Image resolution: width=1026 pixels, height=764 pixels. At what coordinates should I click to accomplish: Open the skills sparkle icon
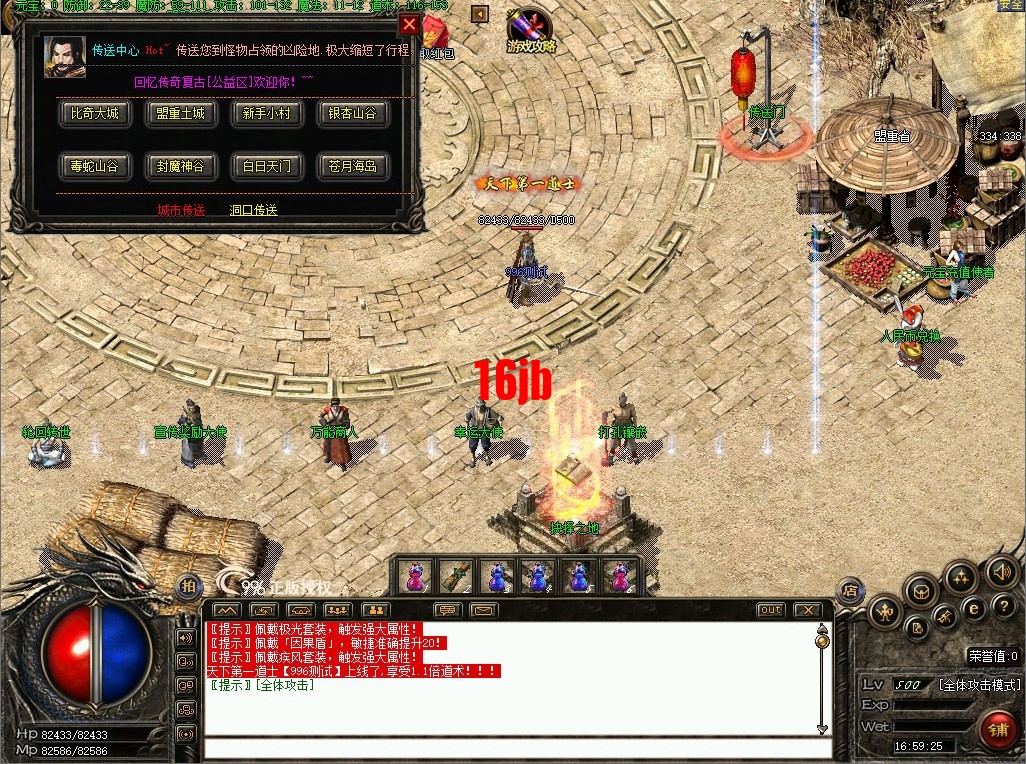click(961, 577)
